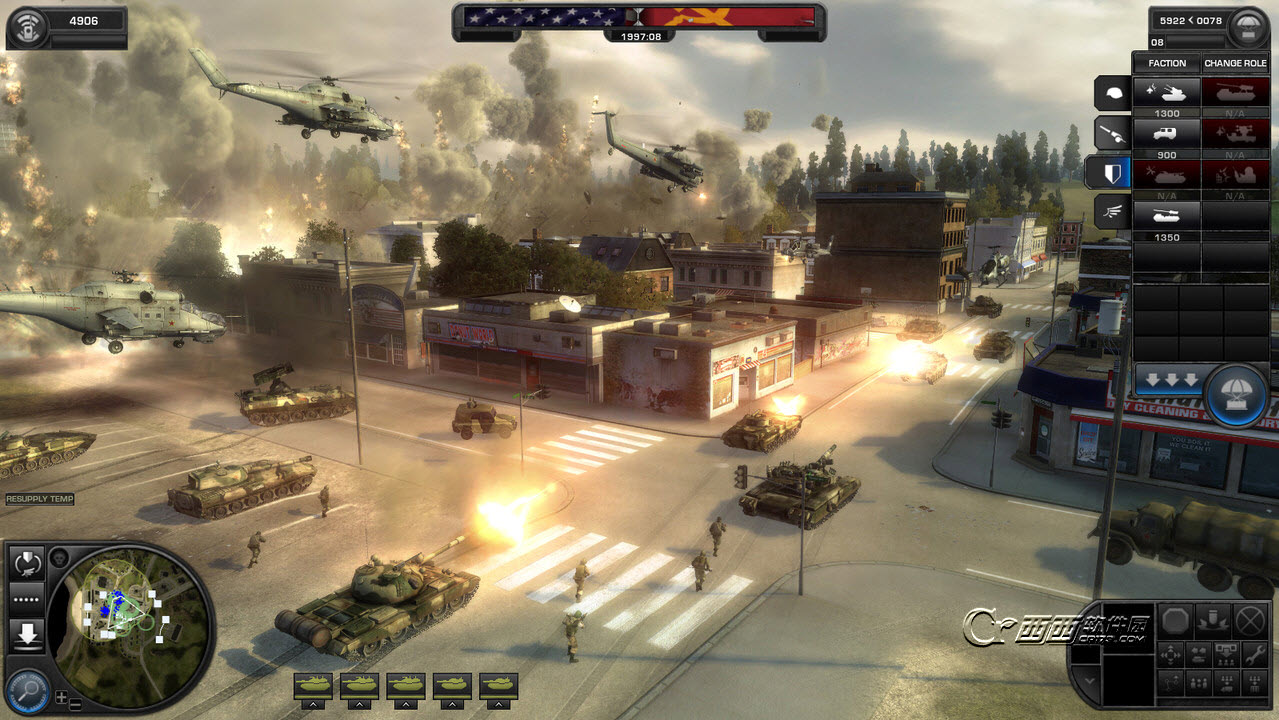Open the Change Role column
Viewport: 1279px width, 720px height.
[x=1235, y=63]
